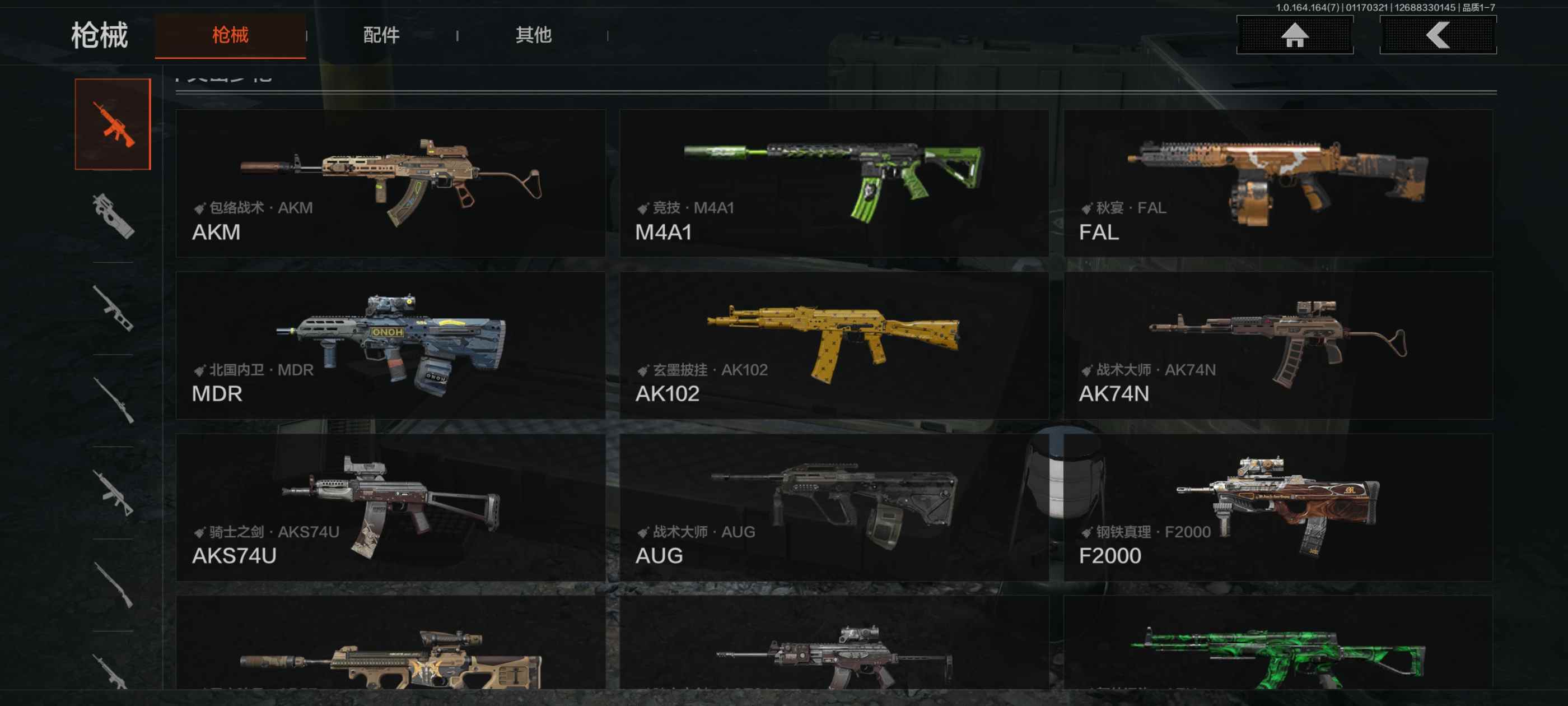Screen dimensions: 1568x706
Task: Select the 枪械 firearms tab
Action: pyautogui.click(x=230, y=35)
